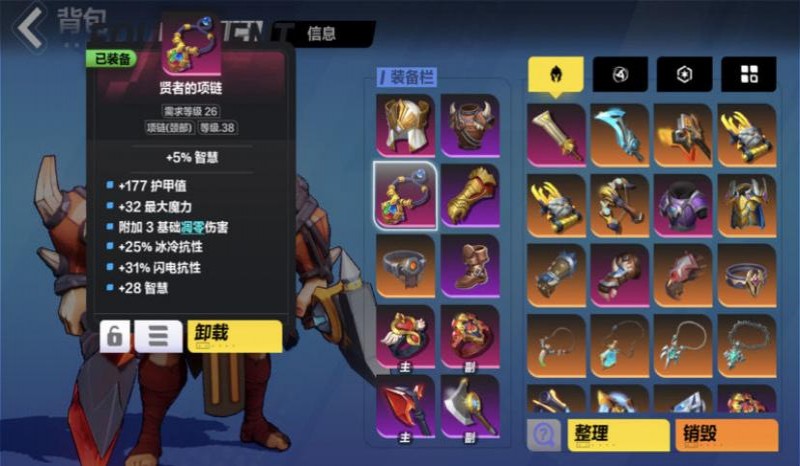Select the equipped horned chest armor slot
Image resolution: width=800 pixels, height=466 pixels.
pyautogui.click(x=469, y=124)
